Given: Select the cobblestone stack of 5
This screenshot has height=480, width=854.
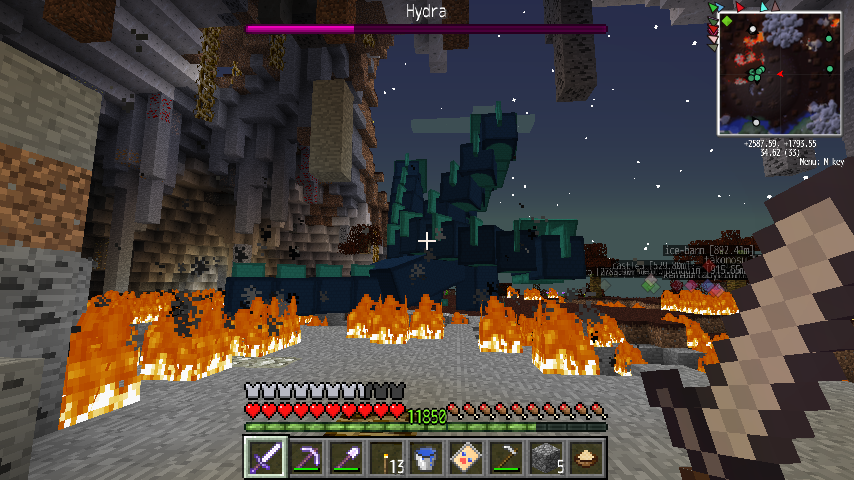Looking at the screenshot, I should [x=546, y=458].
